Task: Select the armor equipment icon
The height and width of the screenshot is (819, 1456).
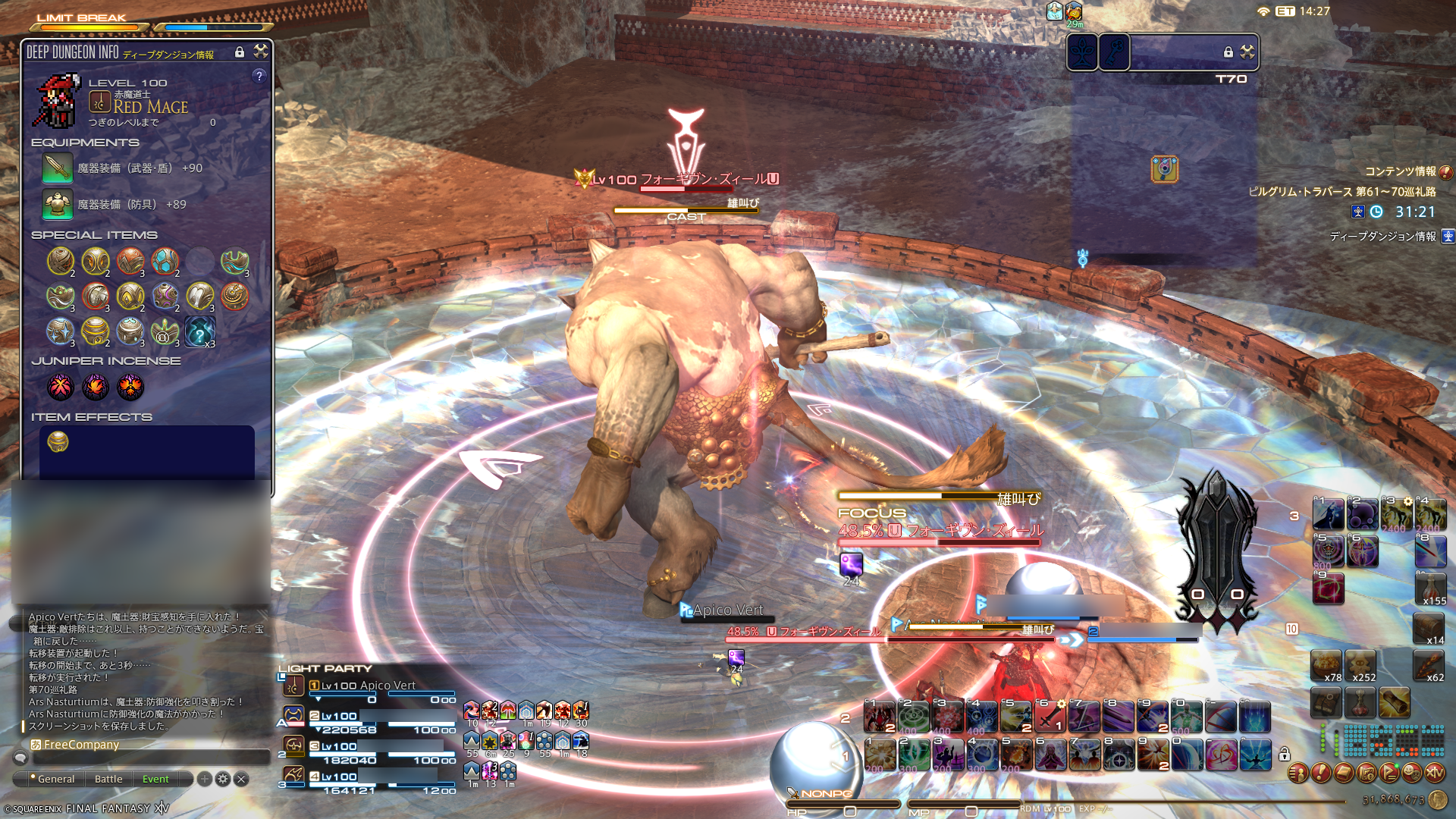Action: 58,204
